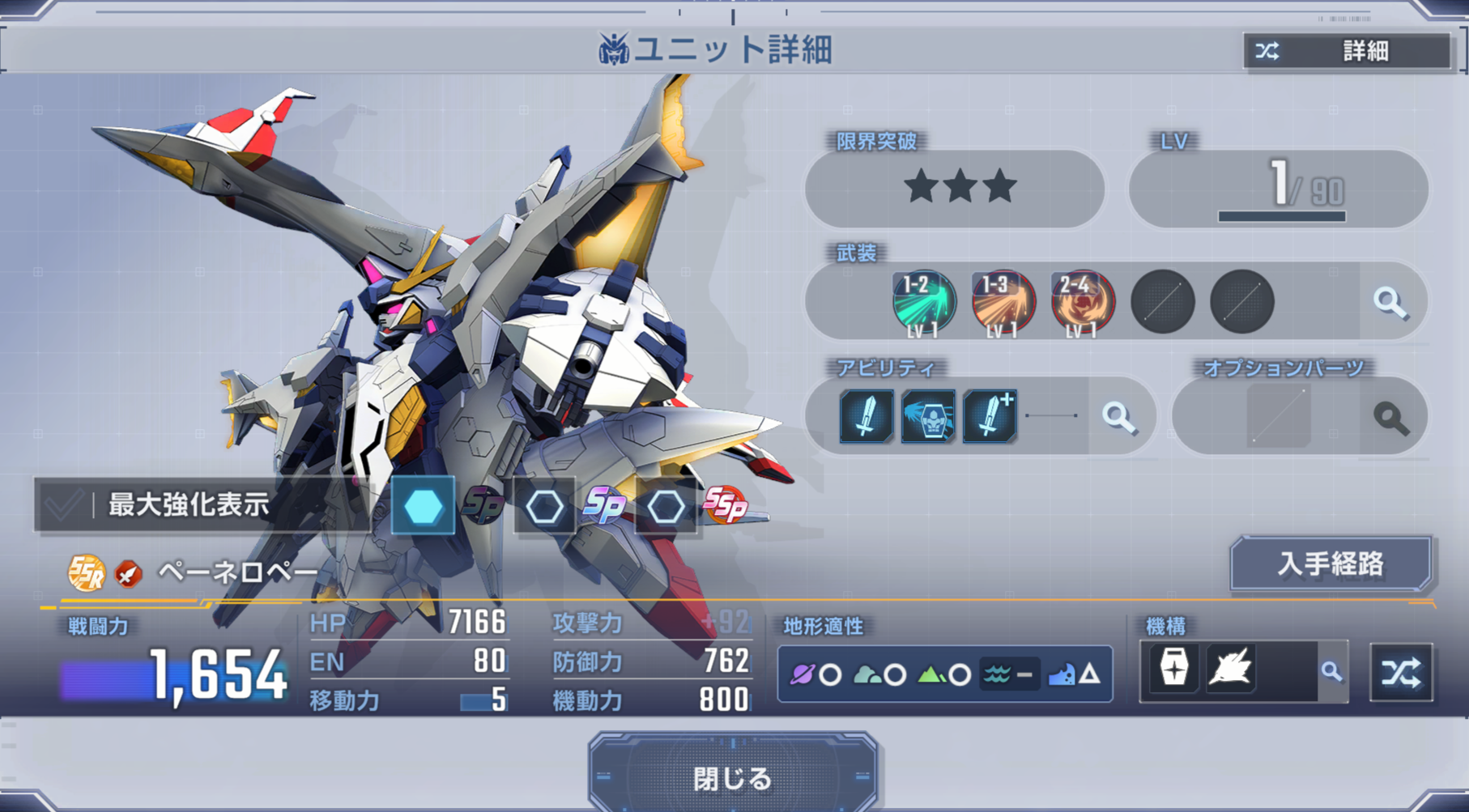The image size is (1469, 812).
Task: Open the empty option parts slot
Action: 1279,417
